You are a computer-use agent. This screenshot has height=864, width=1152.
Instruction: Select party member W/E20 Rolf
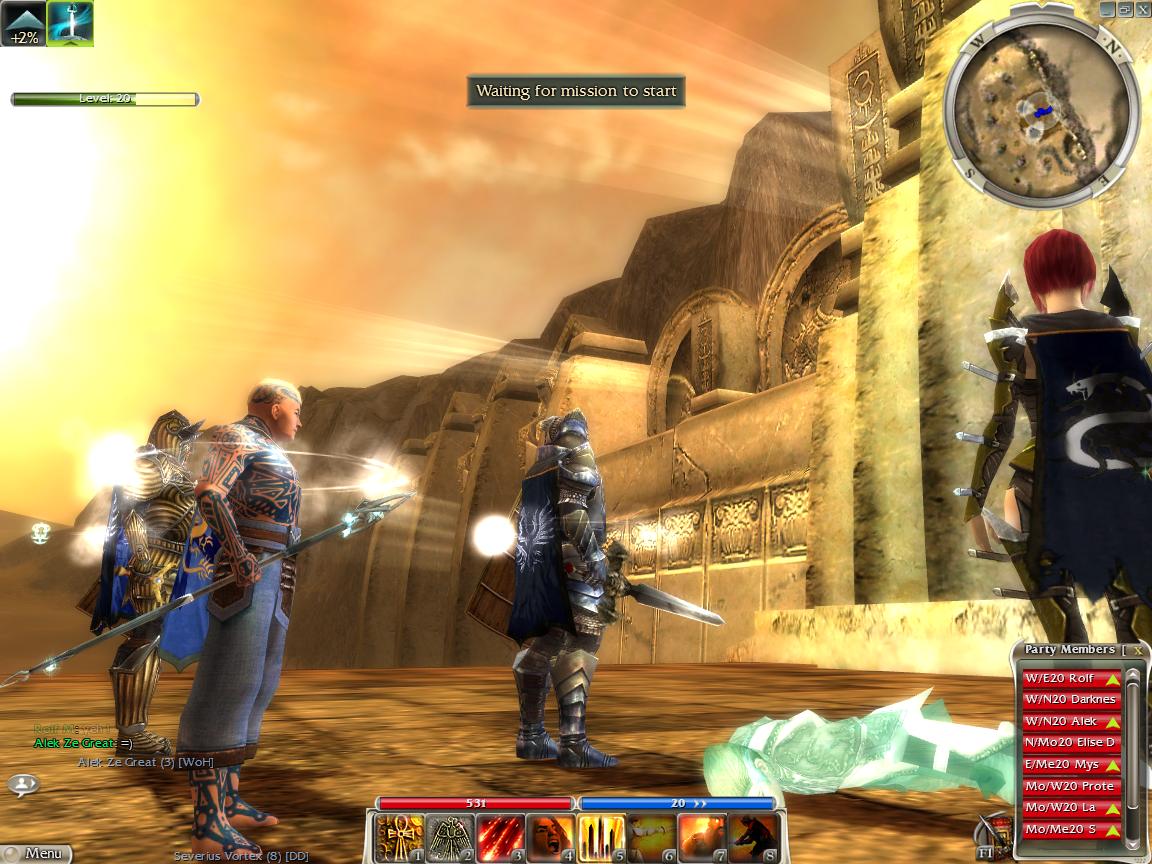point(1070,679)
